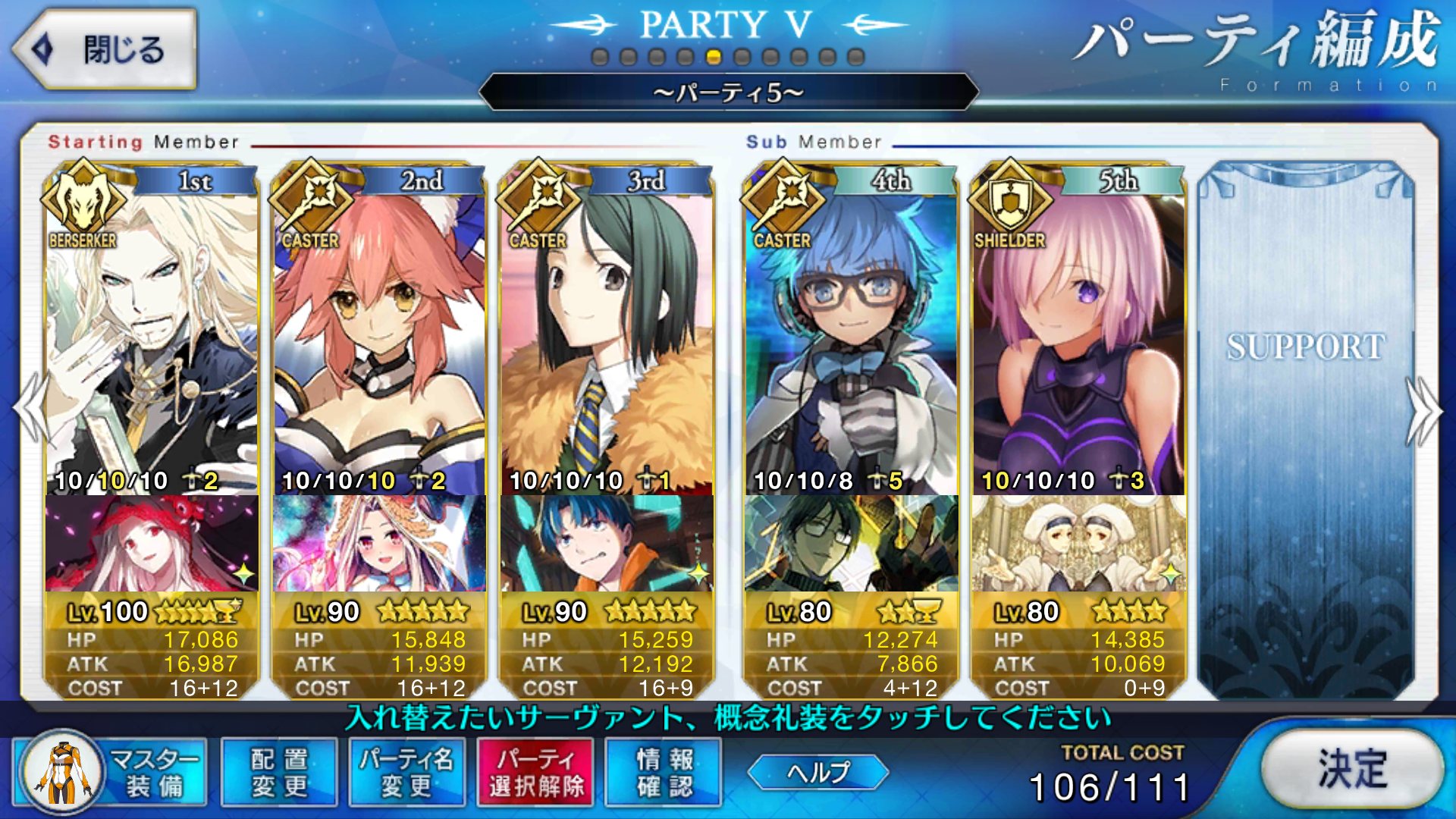1456x819 pixels.
Task: Show the ヘルプ help panel
Action: 817,772
